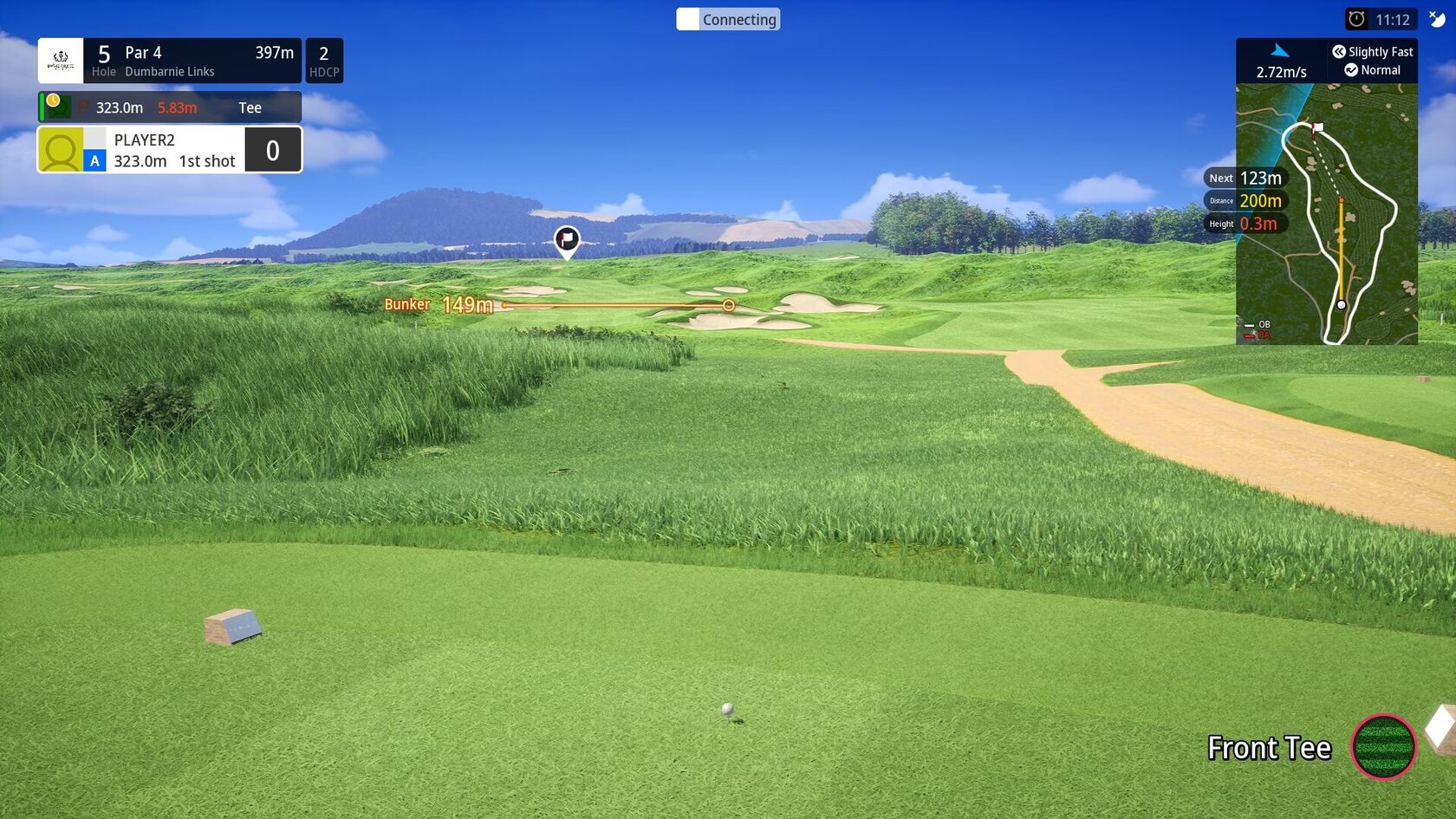Click the HDCP 2 badge
Image resolution: width=1456 pixels, height=819 pixels.
[324, 60]
